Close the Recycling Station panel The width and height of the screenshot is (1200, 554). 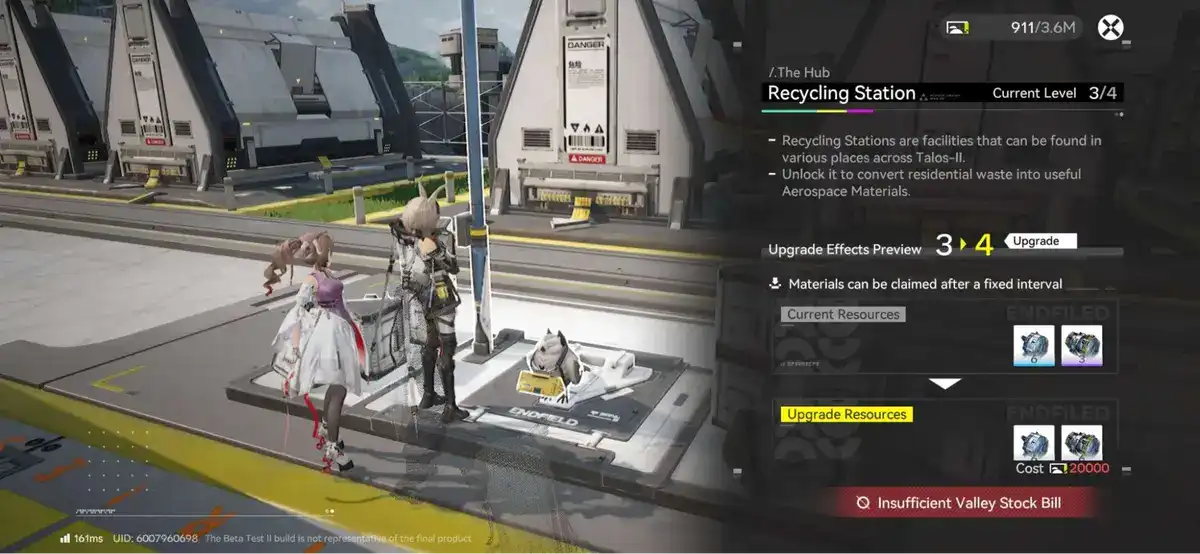(1110, 27)
